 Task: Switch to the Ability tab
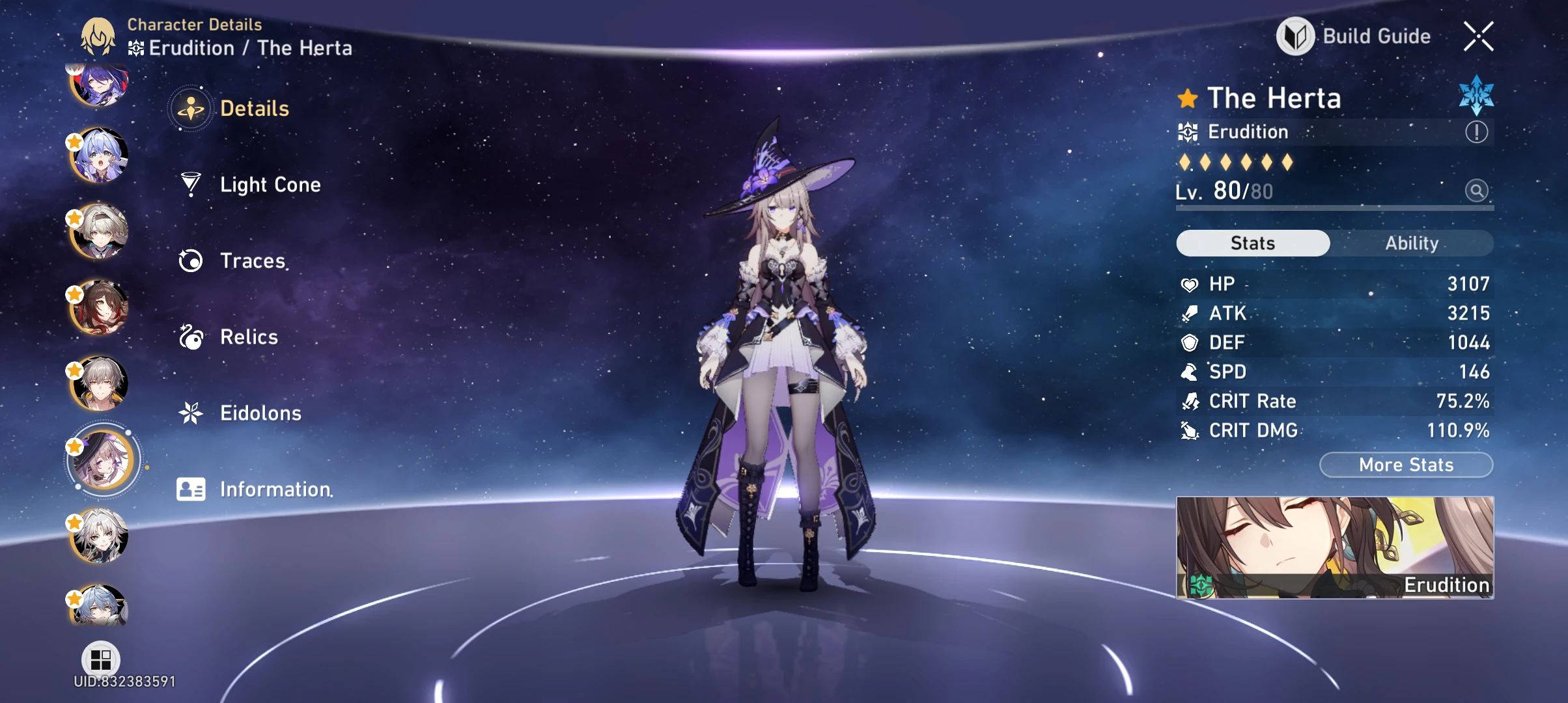tap(1412, 243)
